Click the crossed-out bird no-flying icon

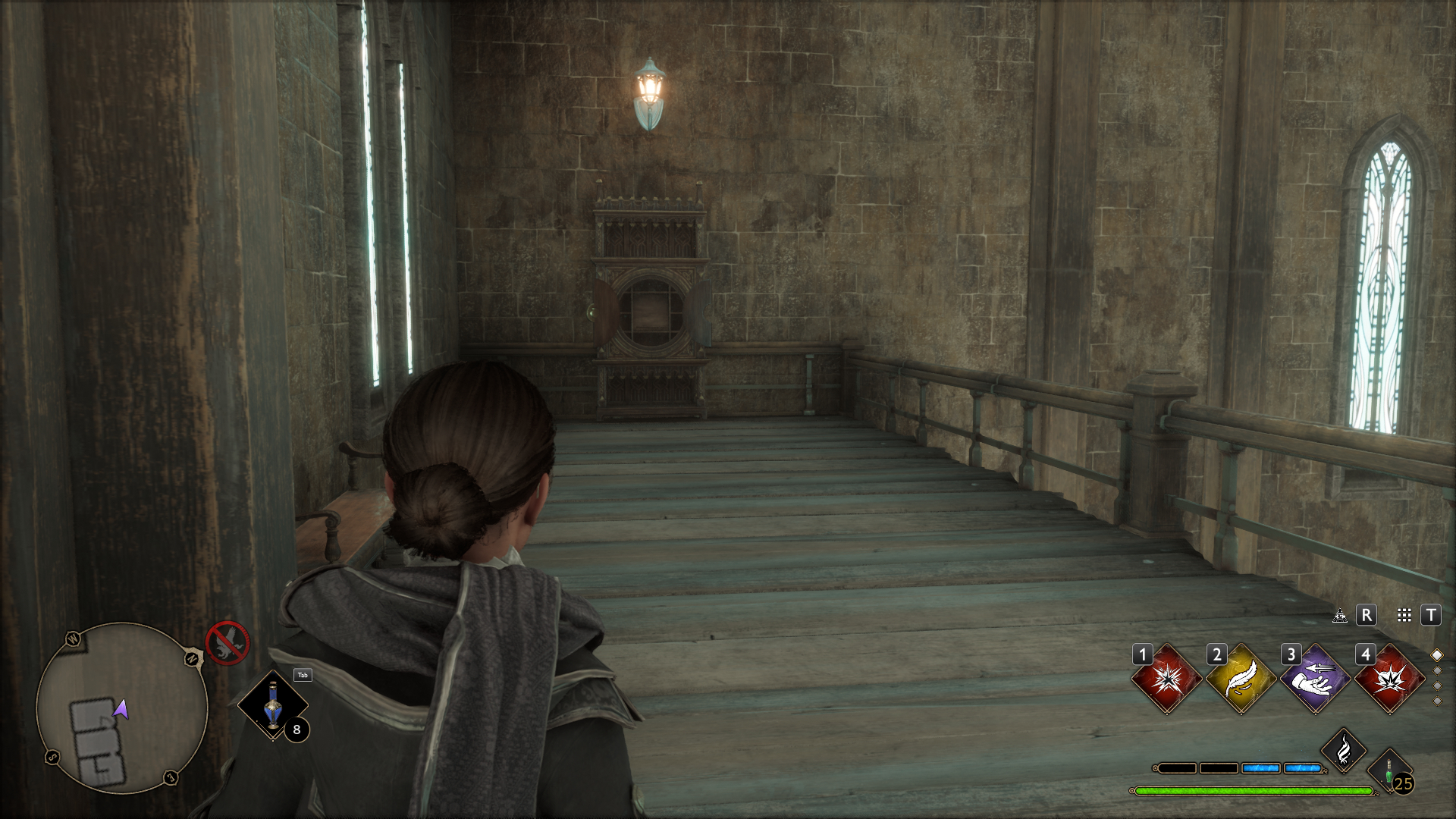click(227, 643)
